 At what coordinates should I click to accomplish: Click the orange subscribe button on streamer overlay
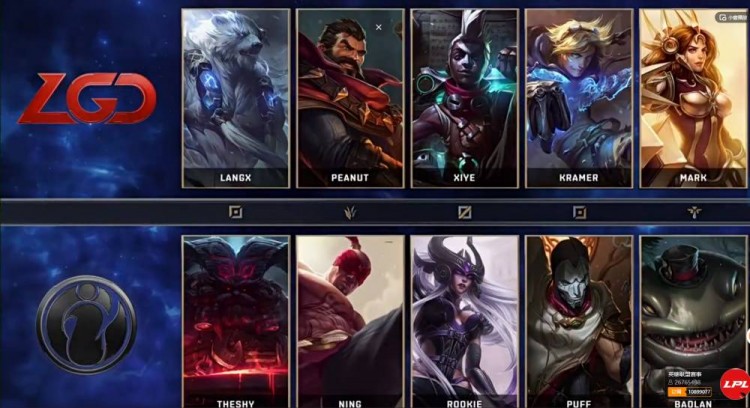pos(675,392)
